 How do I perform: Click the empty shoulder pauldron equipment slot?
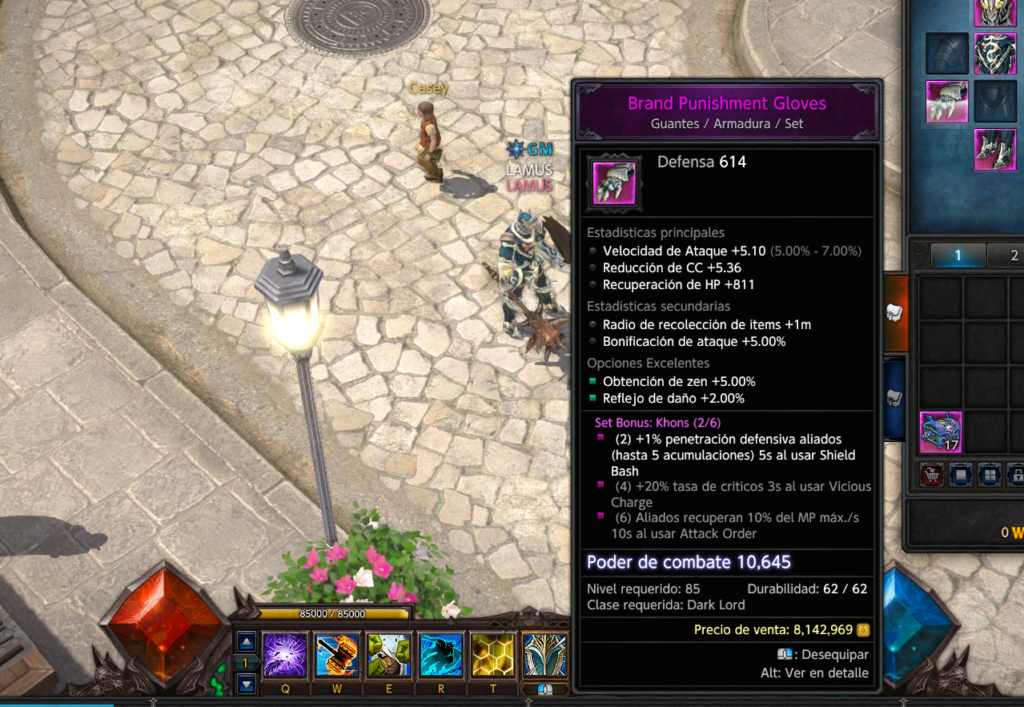coord(946,54)
